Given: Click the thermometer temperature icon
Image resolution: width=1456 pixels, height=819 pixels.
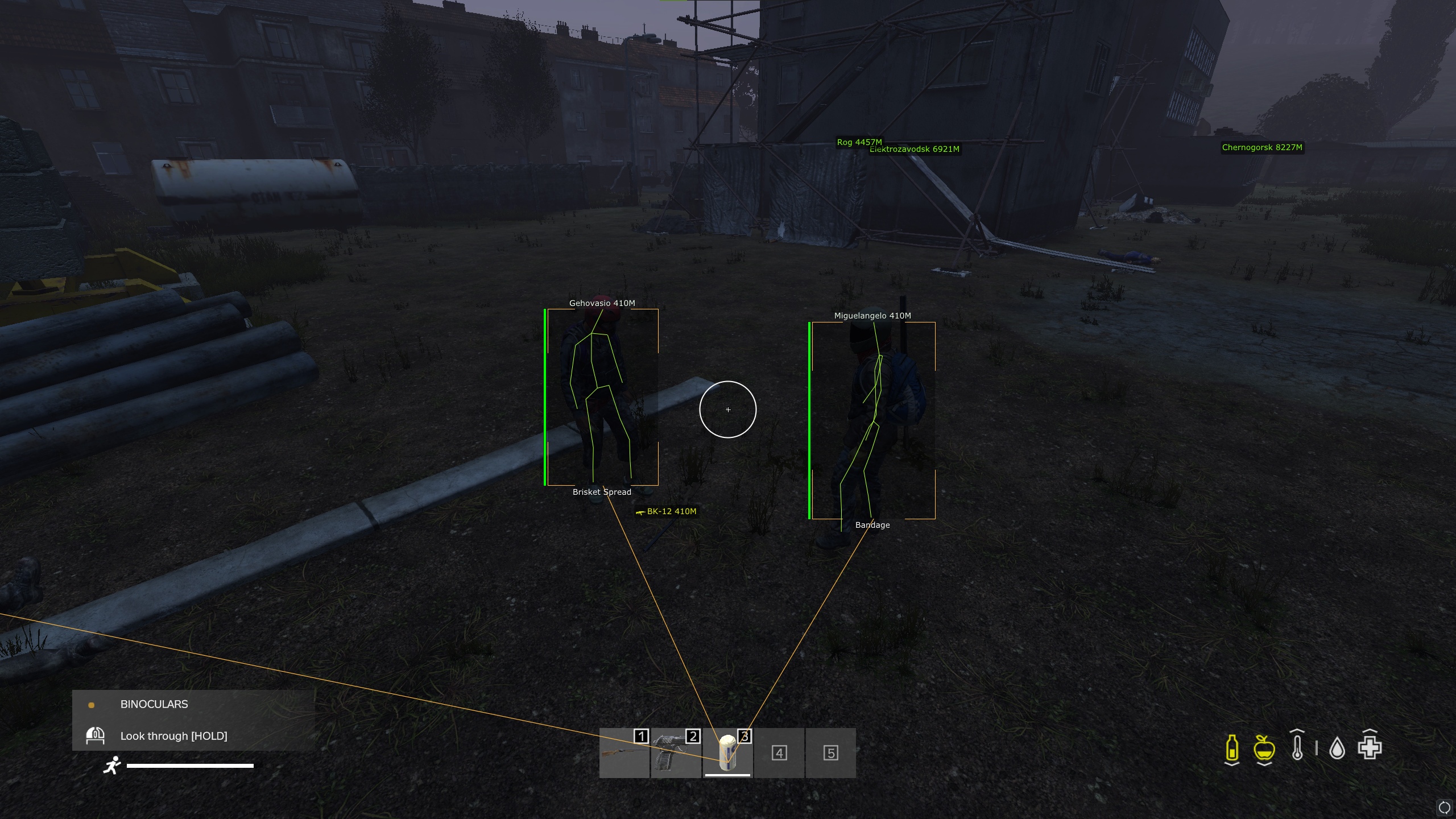Looking at the screenshot, I should click(x=1297, y=747).
